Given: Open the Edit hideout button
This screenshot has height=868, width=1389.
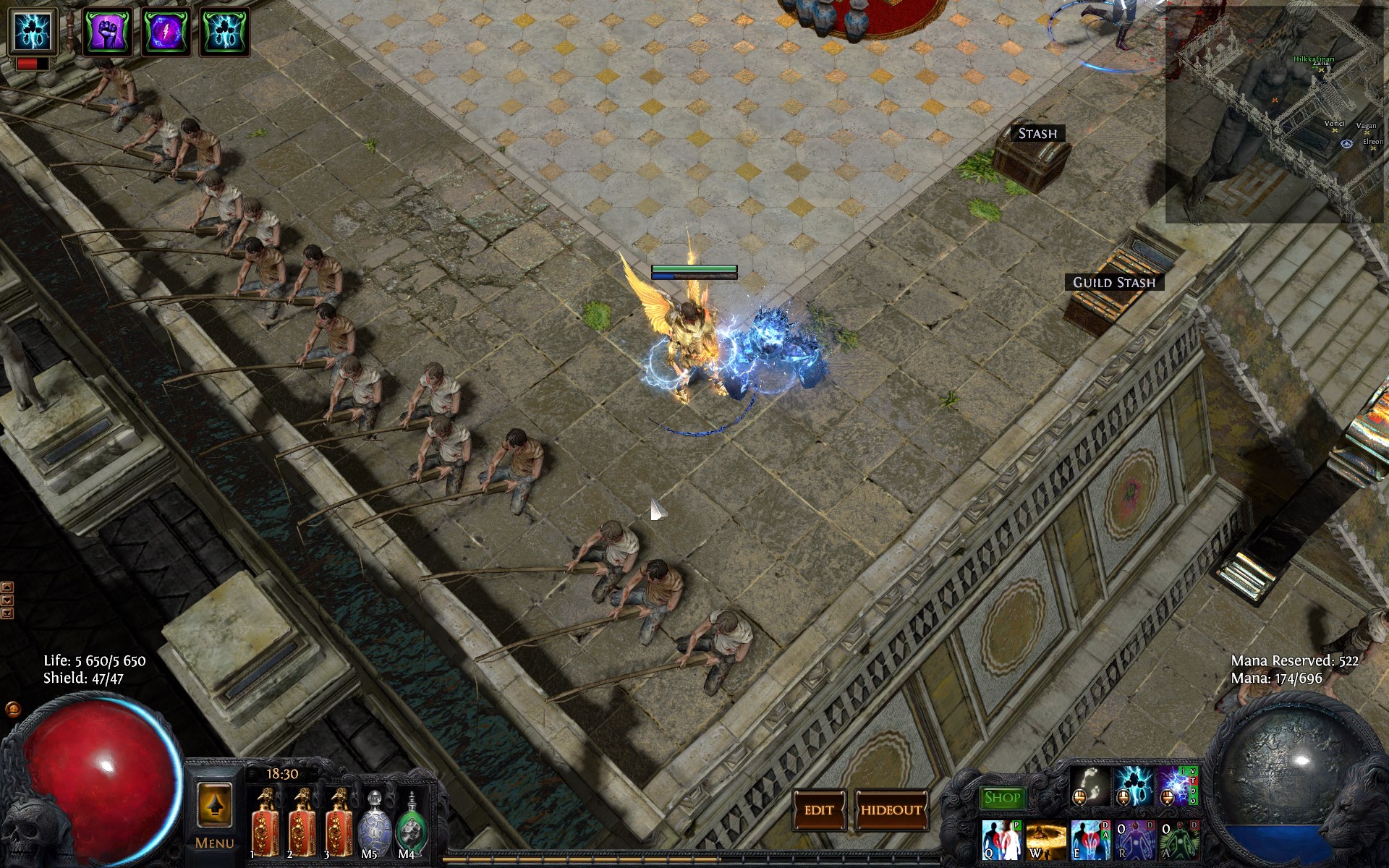Looking at the screenshot, I should click(x=819, y=810).
